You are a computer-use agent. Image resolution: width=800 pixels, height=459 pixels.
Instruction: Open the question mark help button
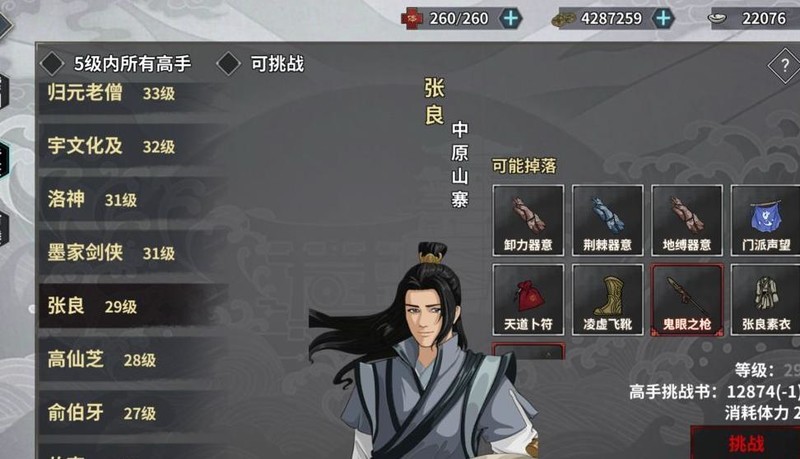click(x=783, y=67)
